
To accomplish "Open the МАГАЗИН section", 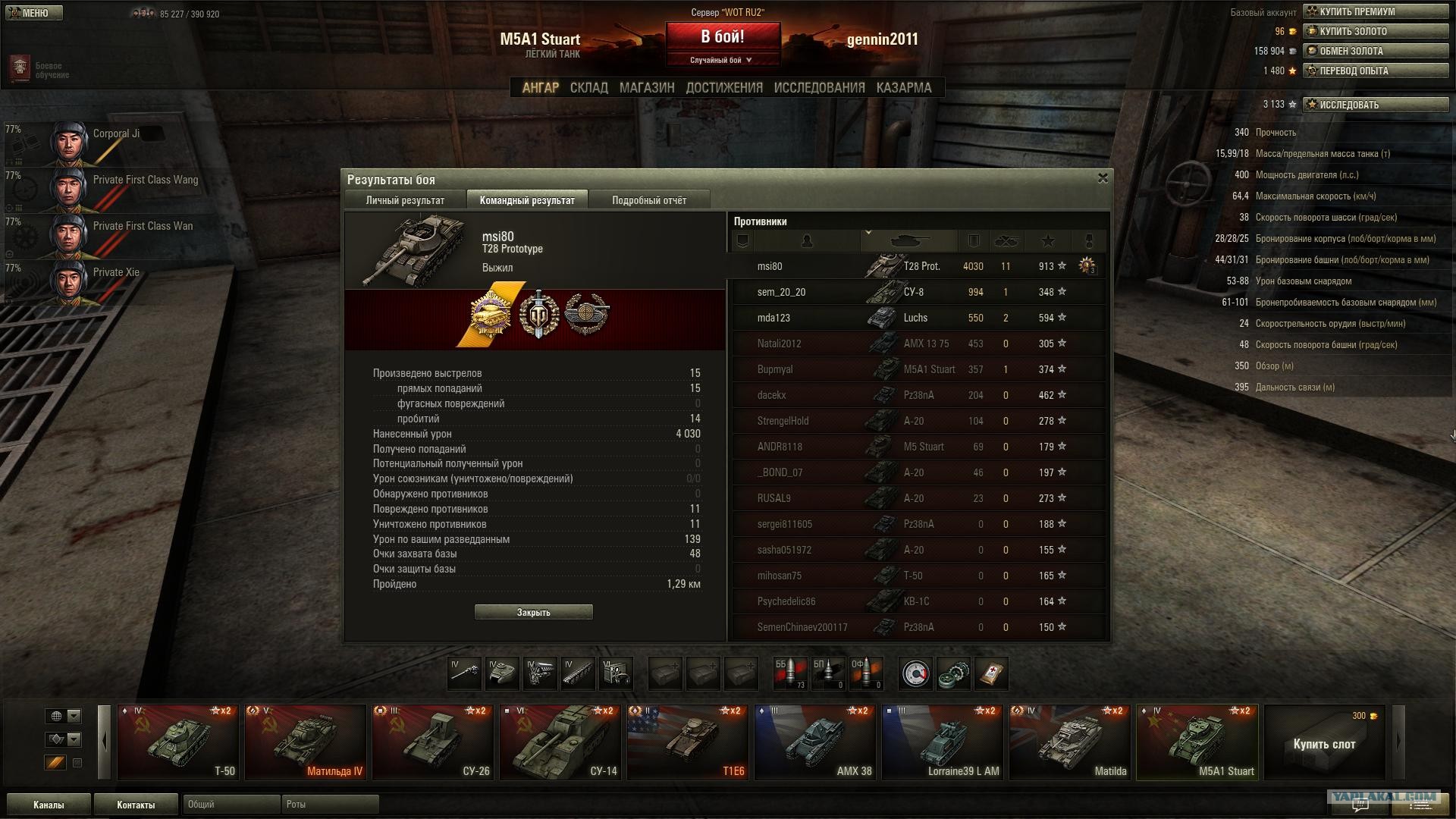I will (646, 88).
